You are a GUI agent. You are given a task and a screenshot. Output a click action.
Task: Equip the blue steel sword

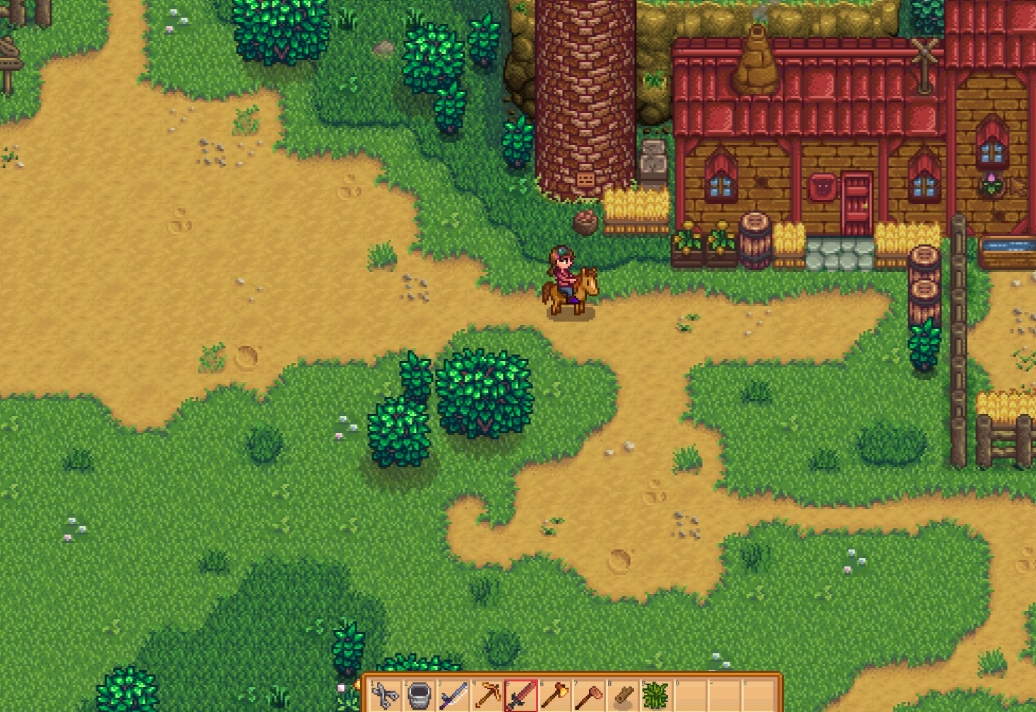click(453, 695)
